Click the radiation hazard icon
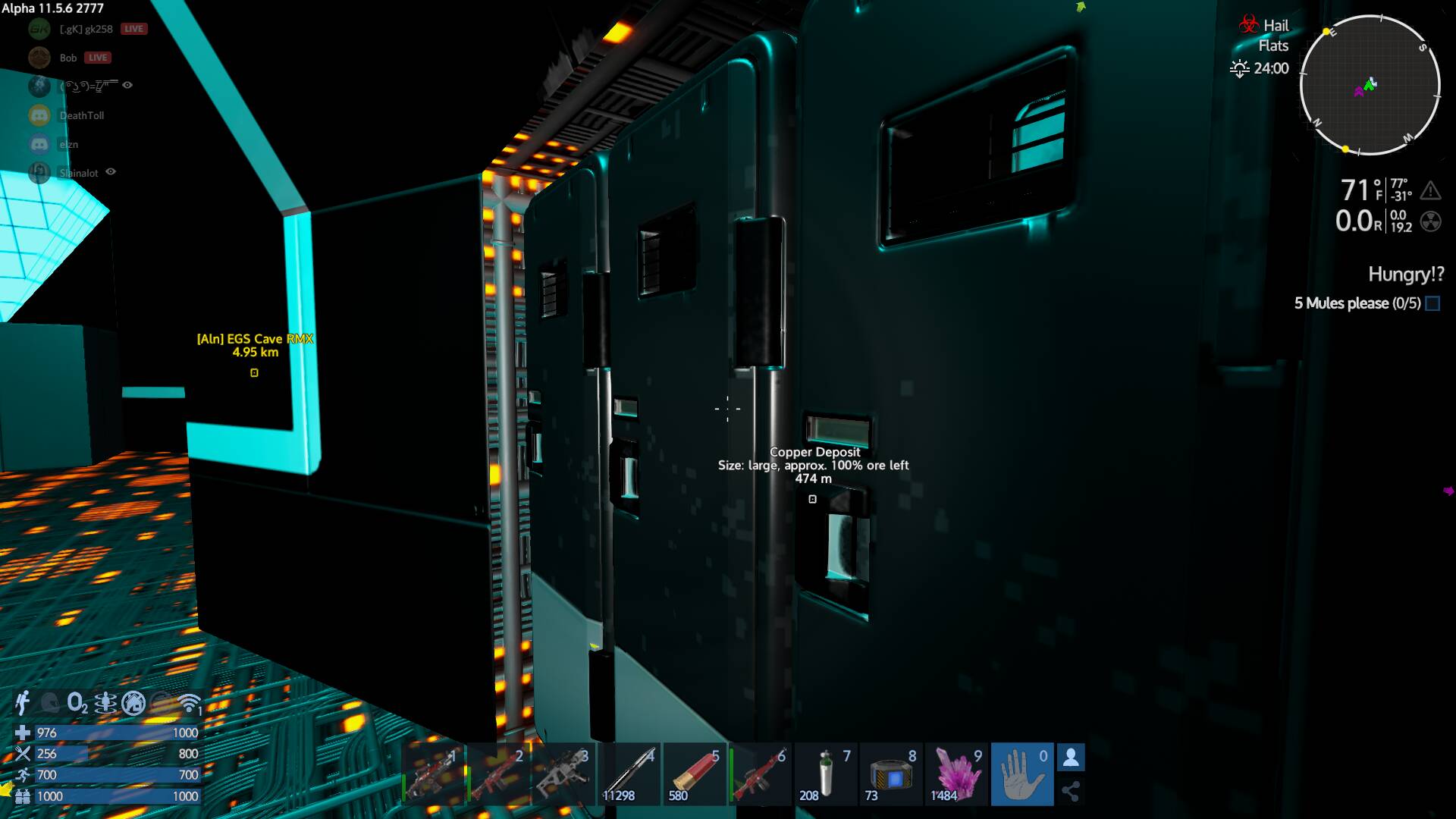The width and height of the screenshot is (1456, 819). 1430,221
